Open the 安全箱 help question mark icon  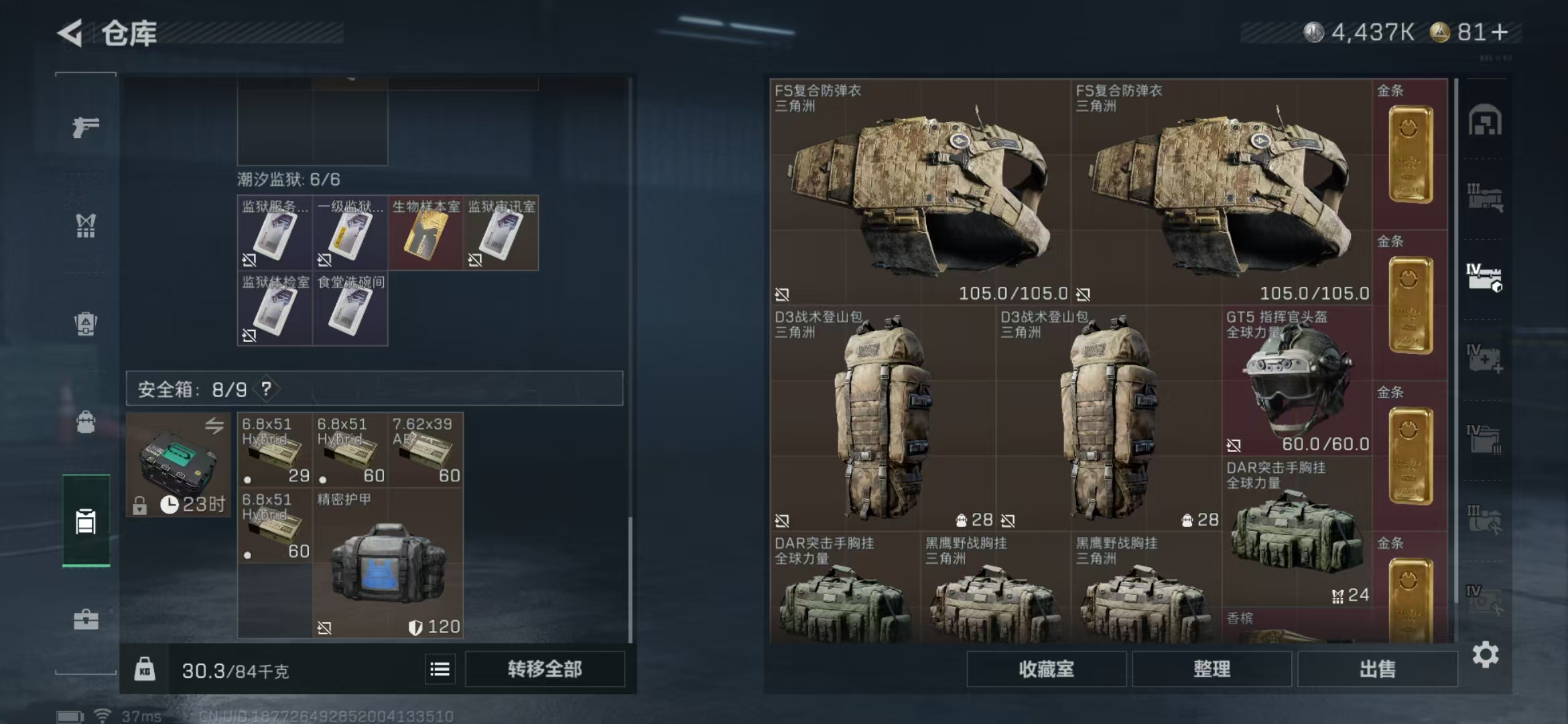[267, 389]
